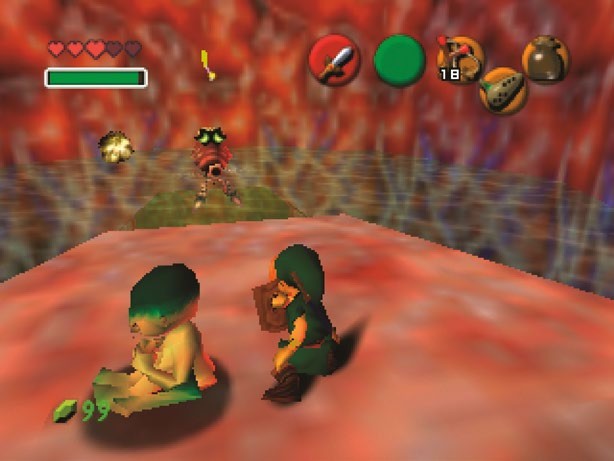Use the slingshot item with 18 ammo
Image resolution: width=614 pixels, height=461 pixels.
[459, 59]
